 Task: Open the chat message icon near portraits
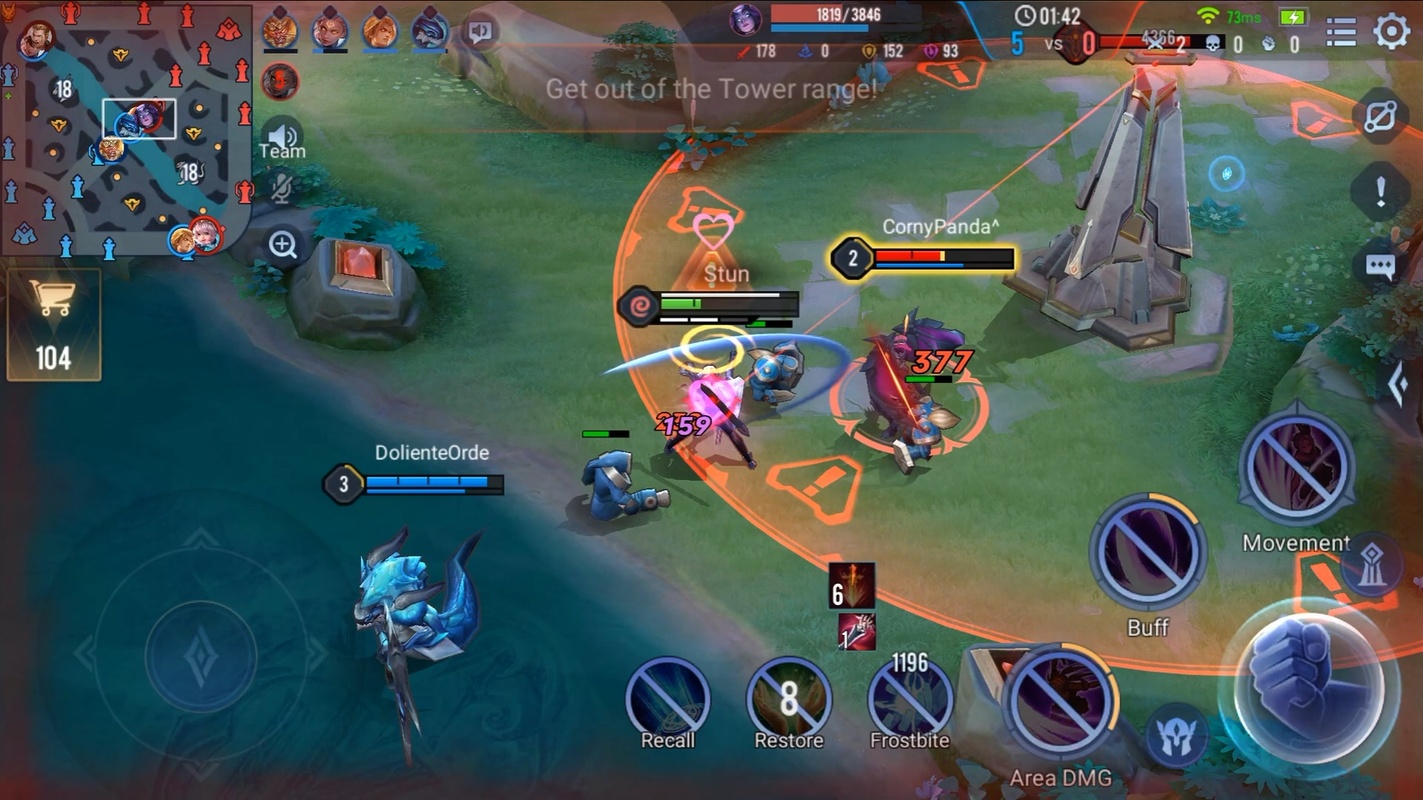(x=481, y=32)
